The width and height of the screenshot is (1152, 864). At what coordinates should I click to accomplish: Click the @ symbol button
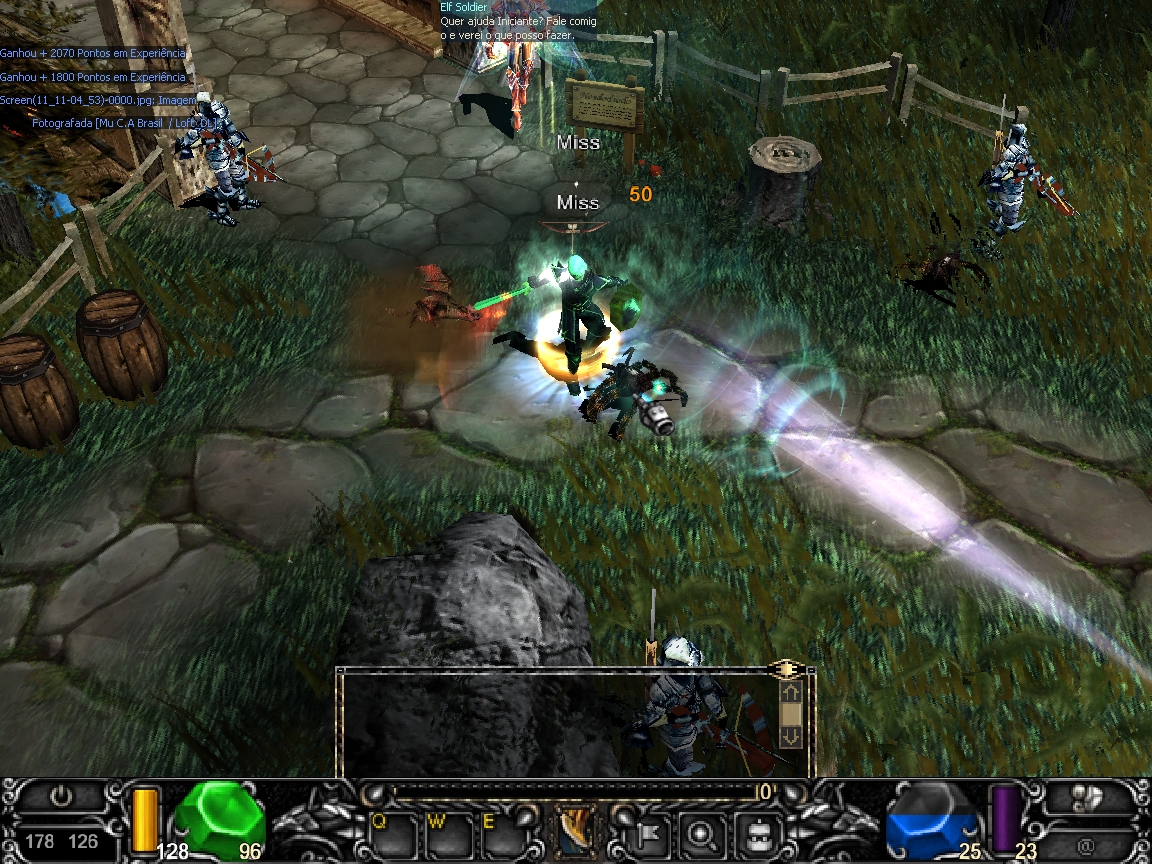coord(1086,845)
